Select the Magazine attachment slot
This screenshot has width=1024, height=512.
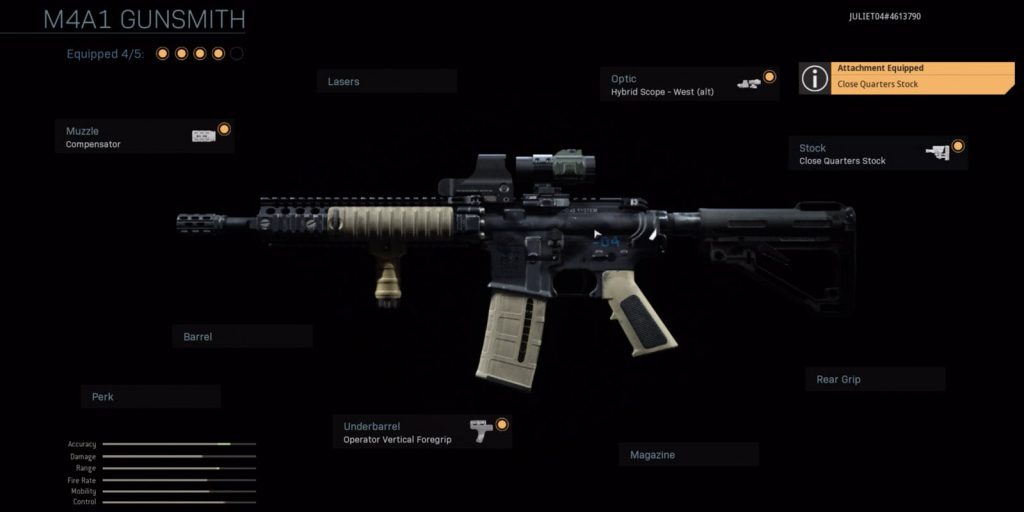(x=688, y=455)
